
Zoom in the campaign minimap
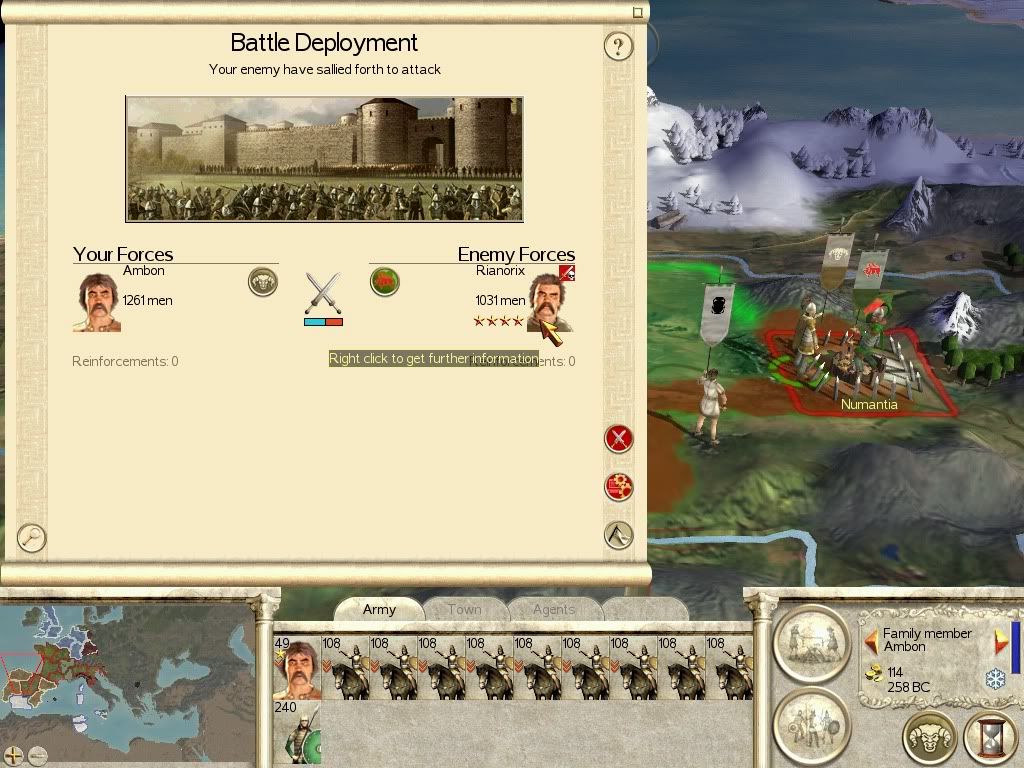[x=14, y=756]
